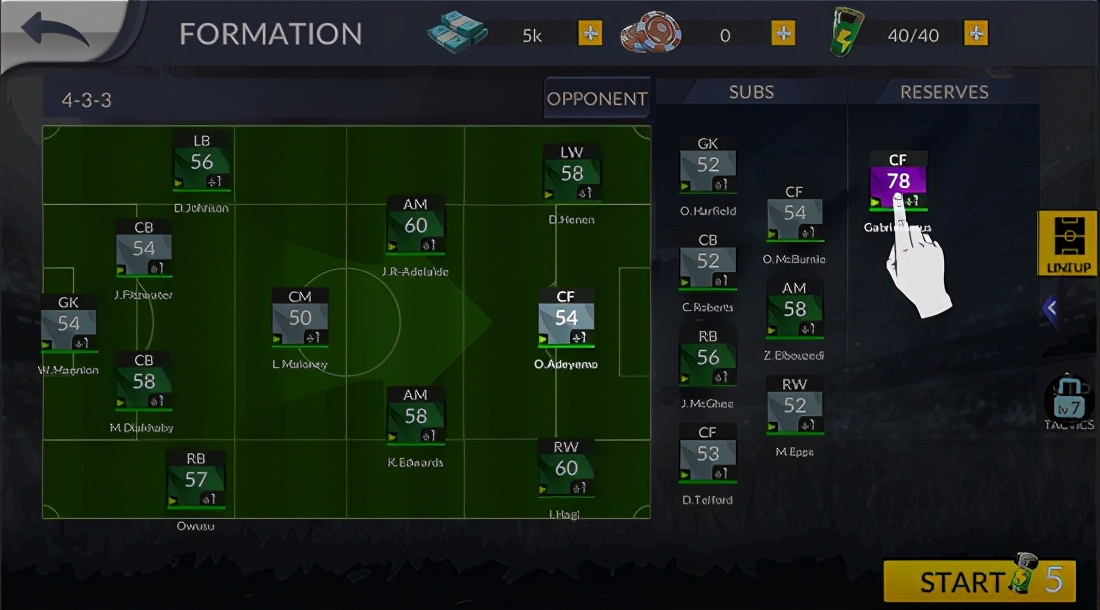Screen dimensions: 1100x610
Task: Choose left back D. Johnson's card
Action: 202,162
